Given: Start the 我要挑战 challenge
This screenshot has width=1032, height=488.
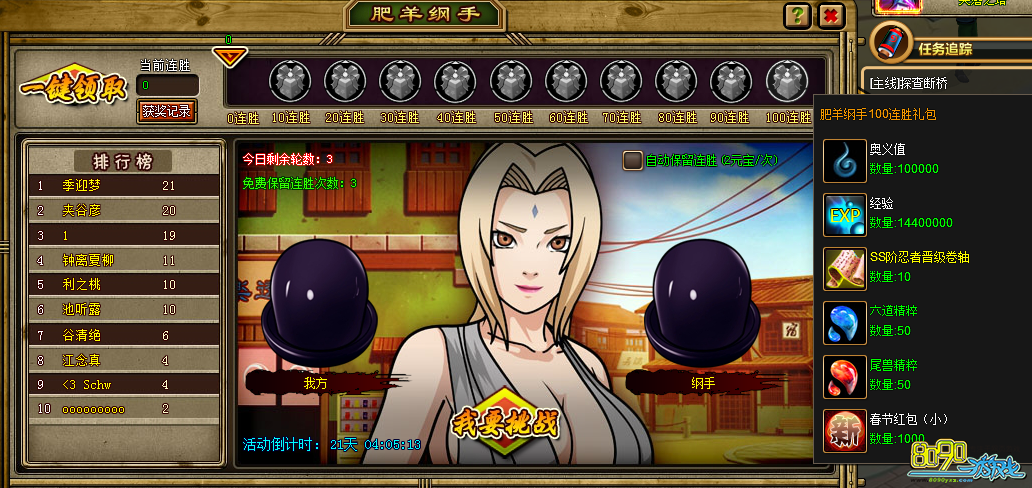Looking at the screenshot, I should (504, 421).
